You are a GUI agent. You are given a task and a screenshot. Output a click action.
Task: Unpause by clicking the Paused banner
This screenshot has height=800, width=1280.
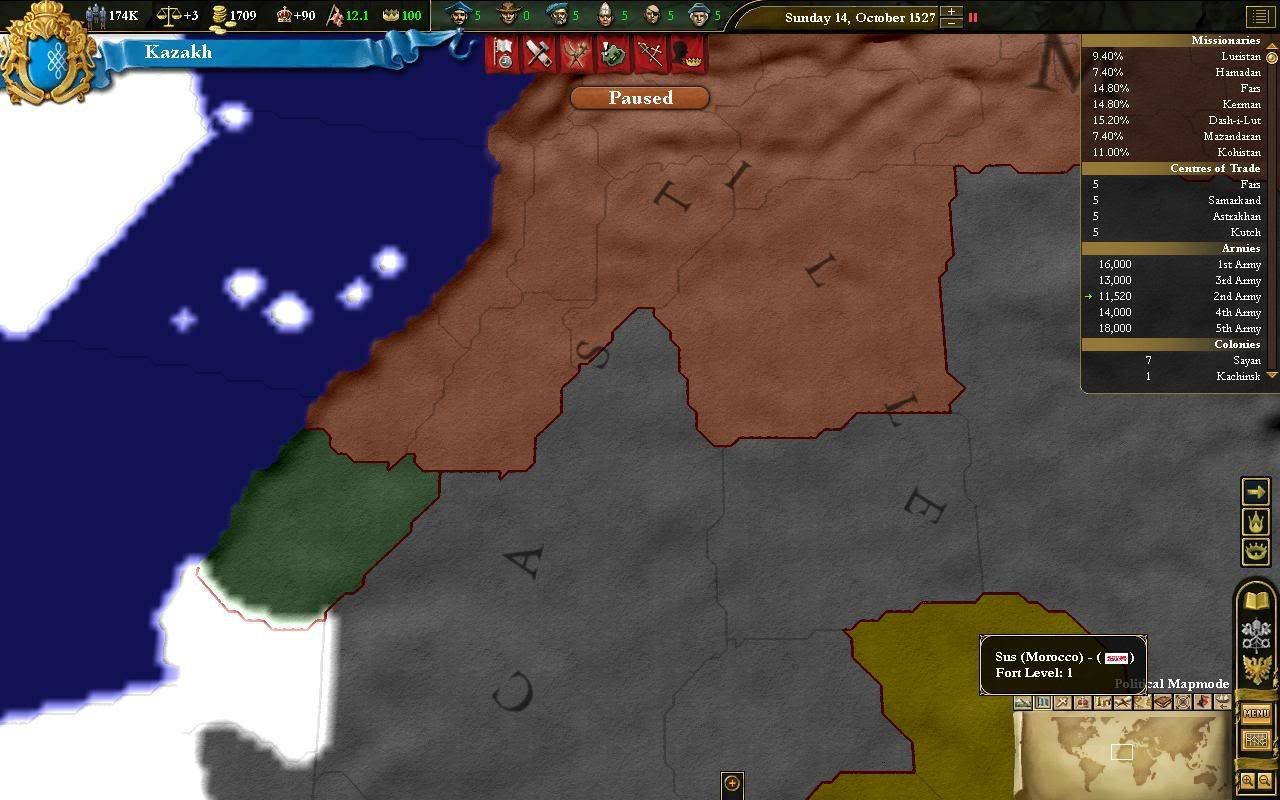pos(639,97)
